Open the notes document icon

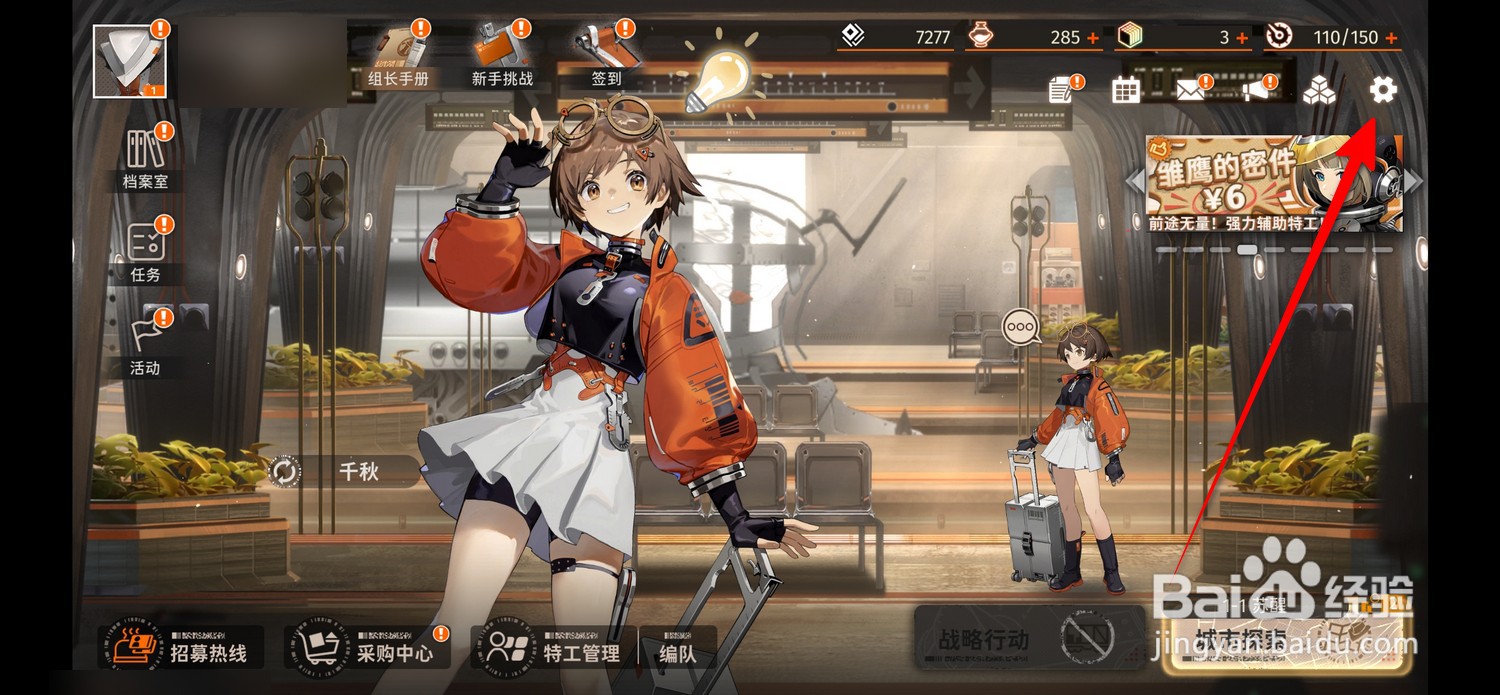[x=1061, y=91]
